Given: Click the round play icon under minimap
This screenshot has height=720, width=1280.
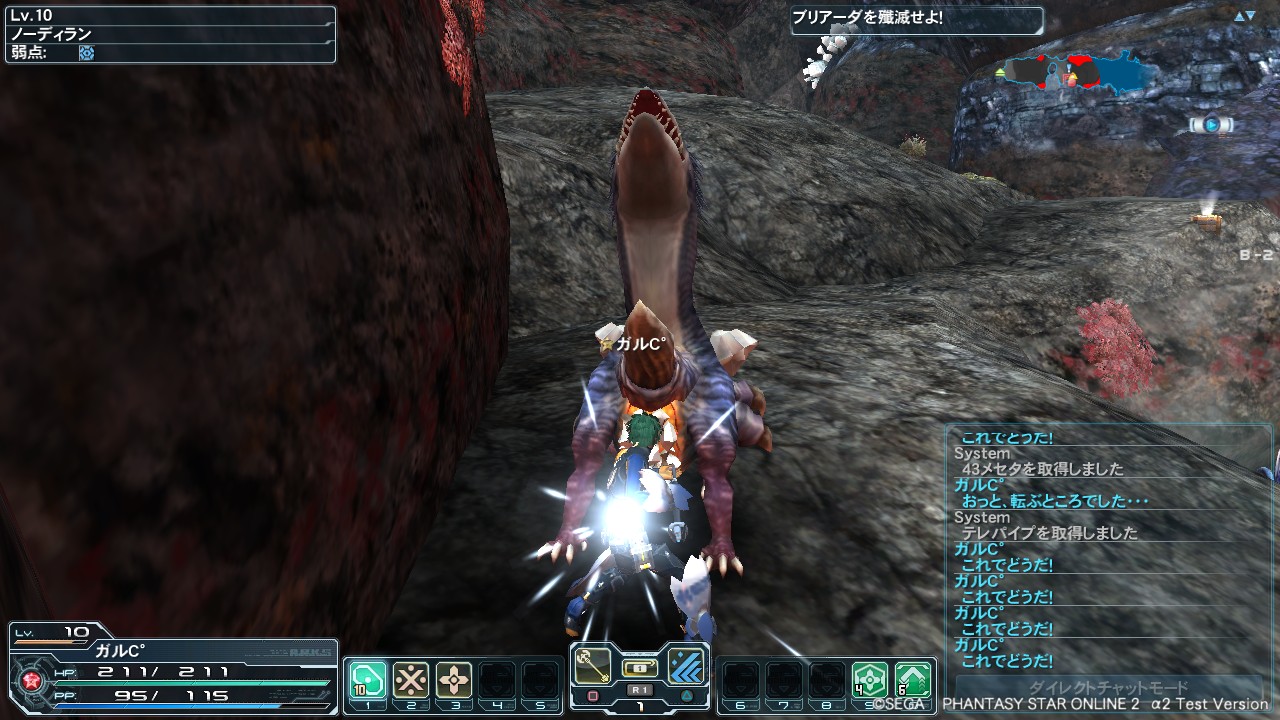Looking at the screenshot, I should [x=1211, y=125].
